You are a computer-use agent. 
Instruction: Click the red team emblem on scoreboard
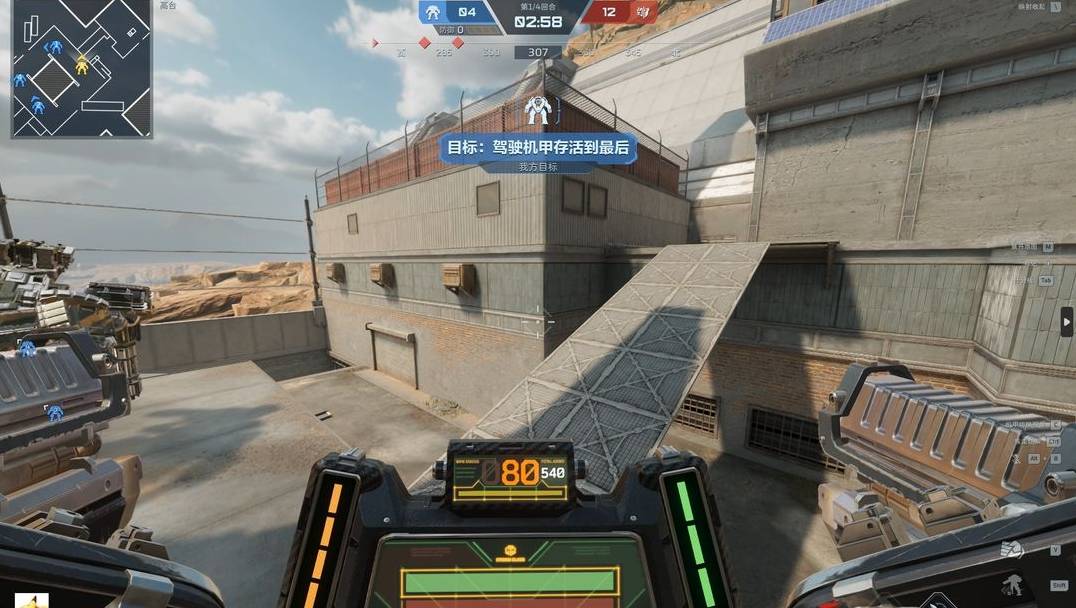pyautogui.click(x=643, y=12)
